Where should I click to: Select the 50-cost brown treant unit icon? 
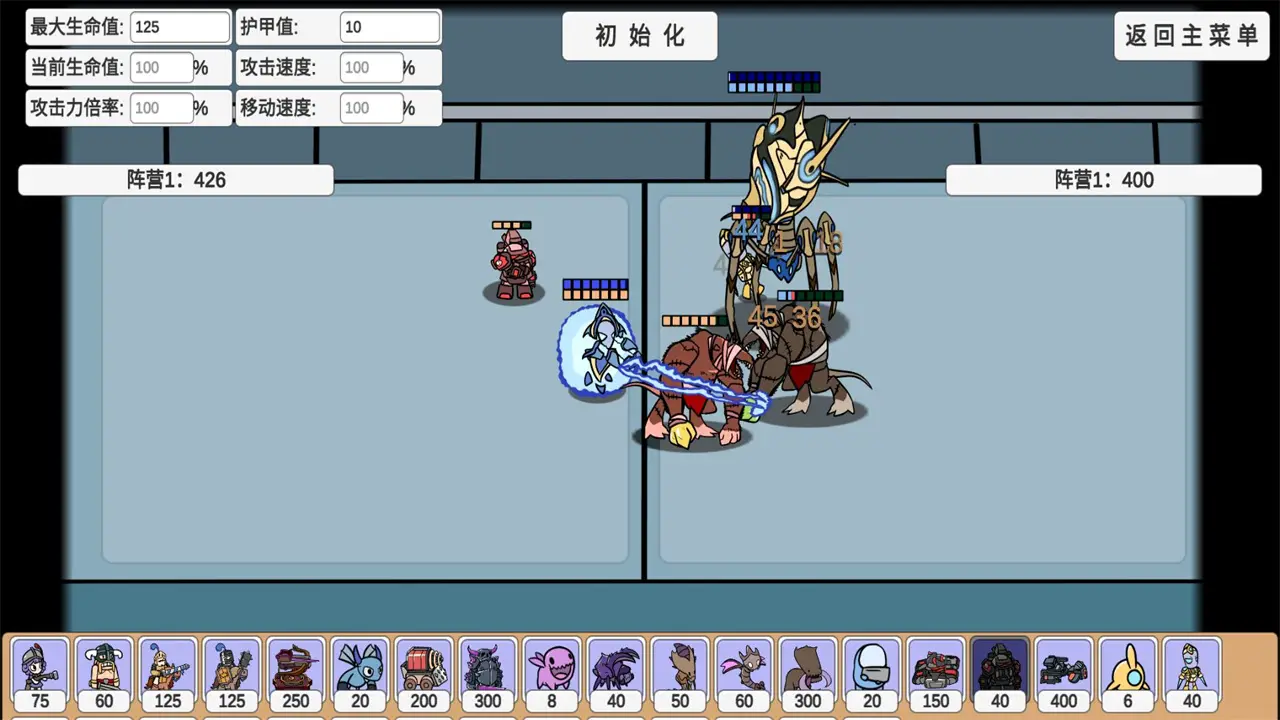[680, 670]
